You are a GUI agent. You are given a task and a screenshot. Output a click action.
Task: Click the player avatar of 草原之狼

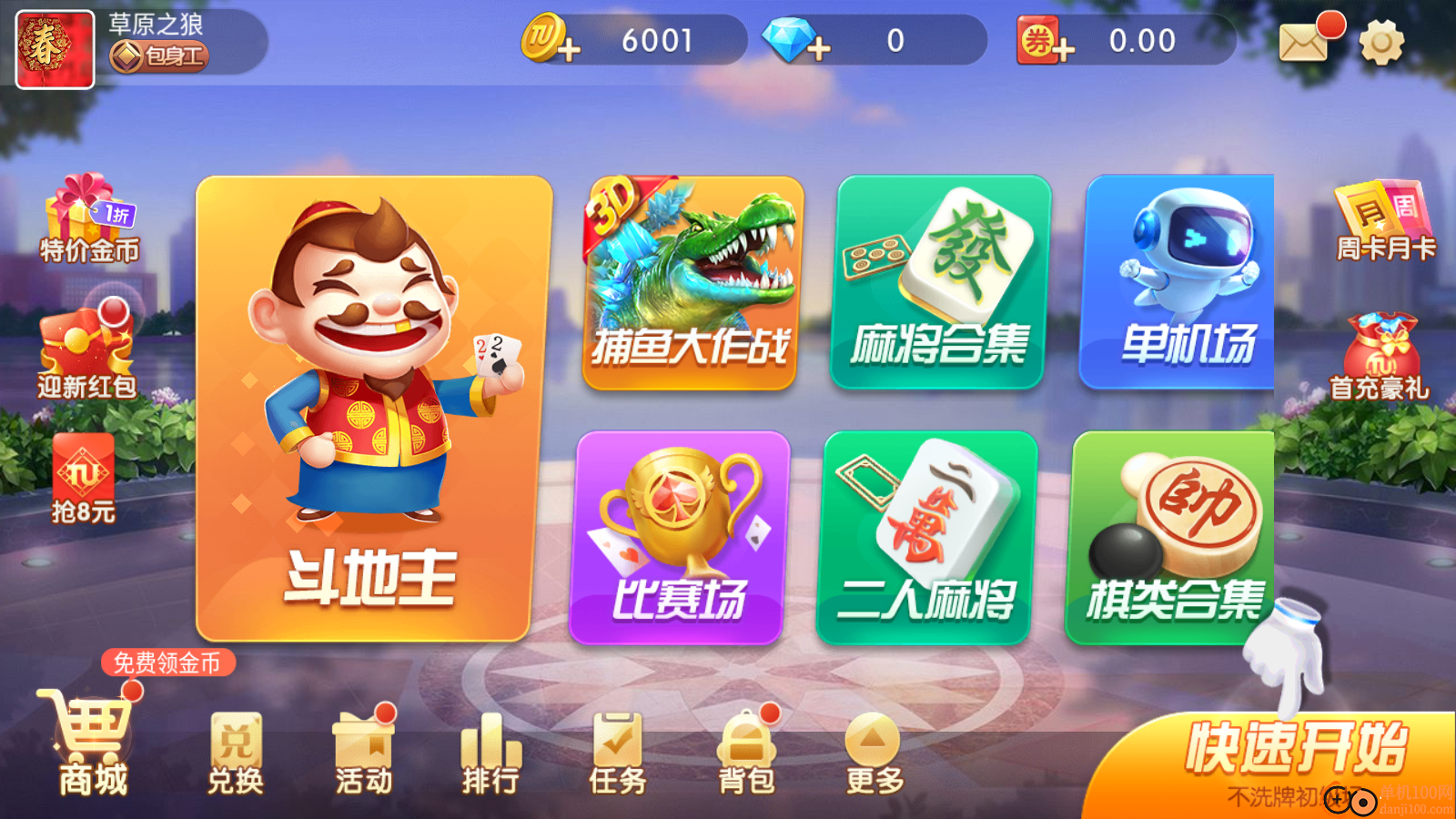pos(55,45)
